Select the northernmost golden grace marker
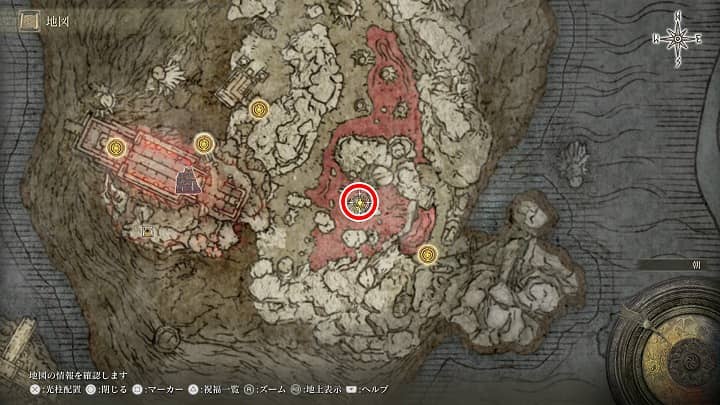Image resolution: width=720 pixels, height=405 pixels. 260,108
